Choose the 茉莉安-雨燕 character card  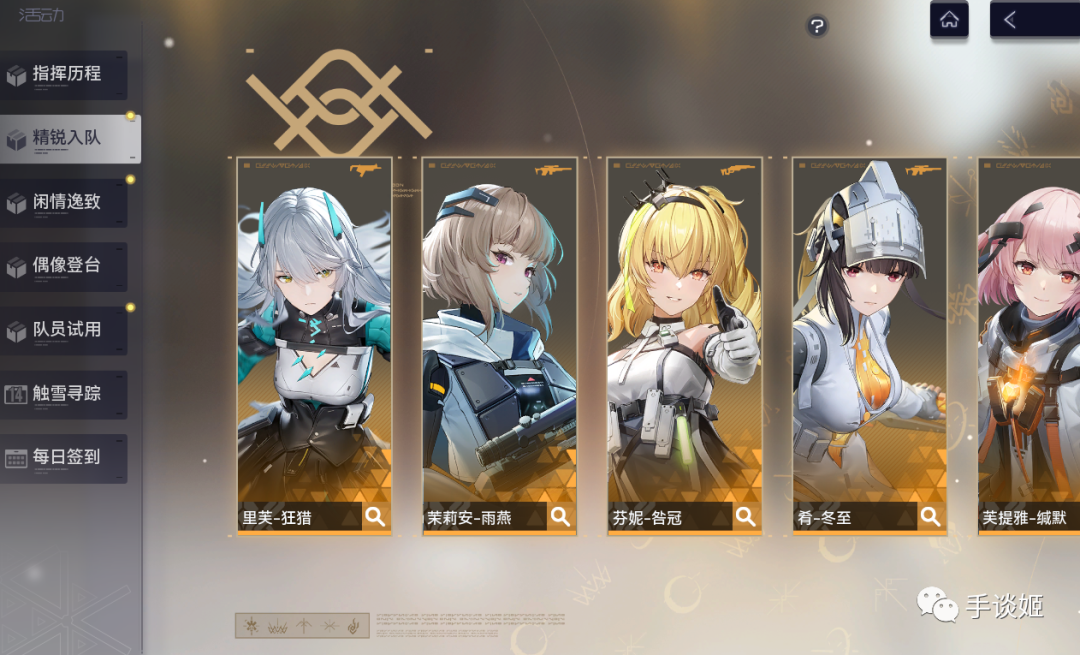pyautogui.click(x=499, y=330)
